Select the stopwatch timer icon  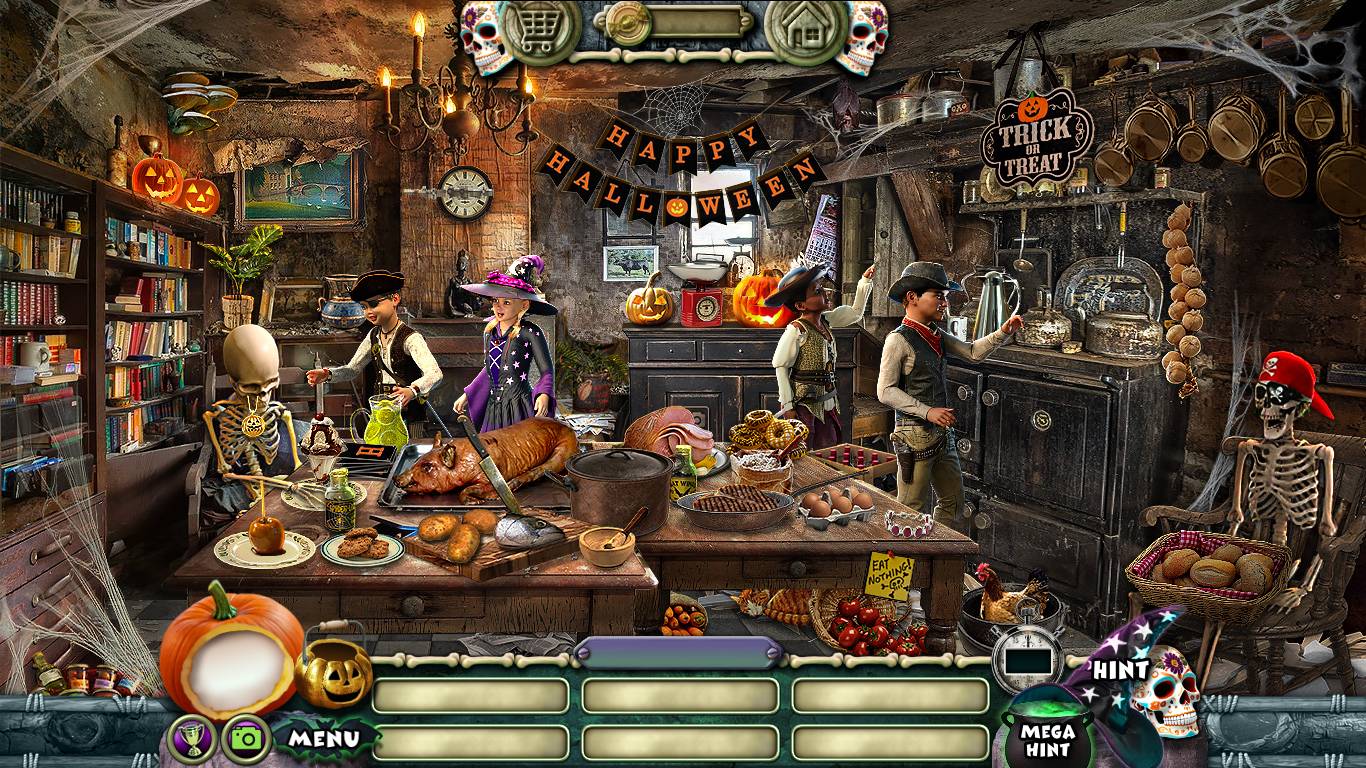point(1027,658)
